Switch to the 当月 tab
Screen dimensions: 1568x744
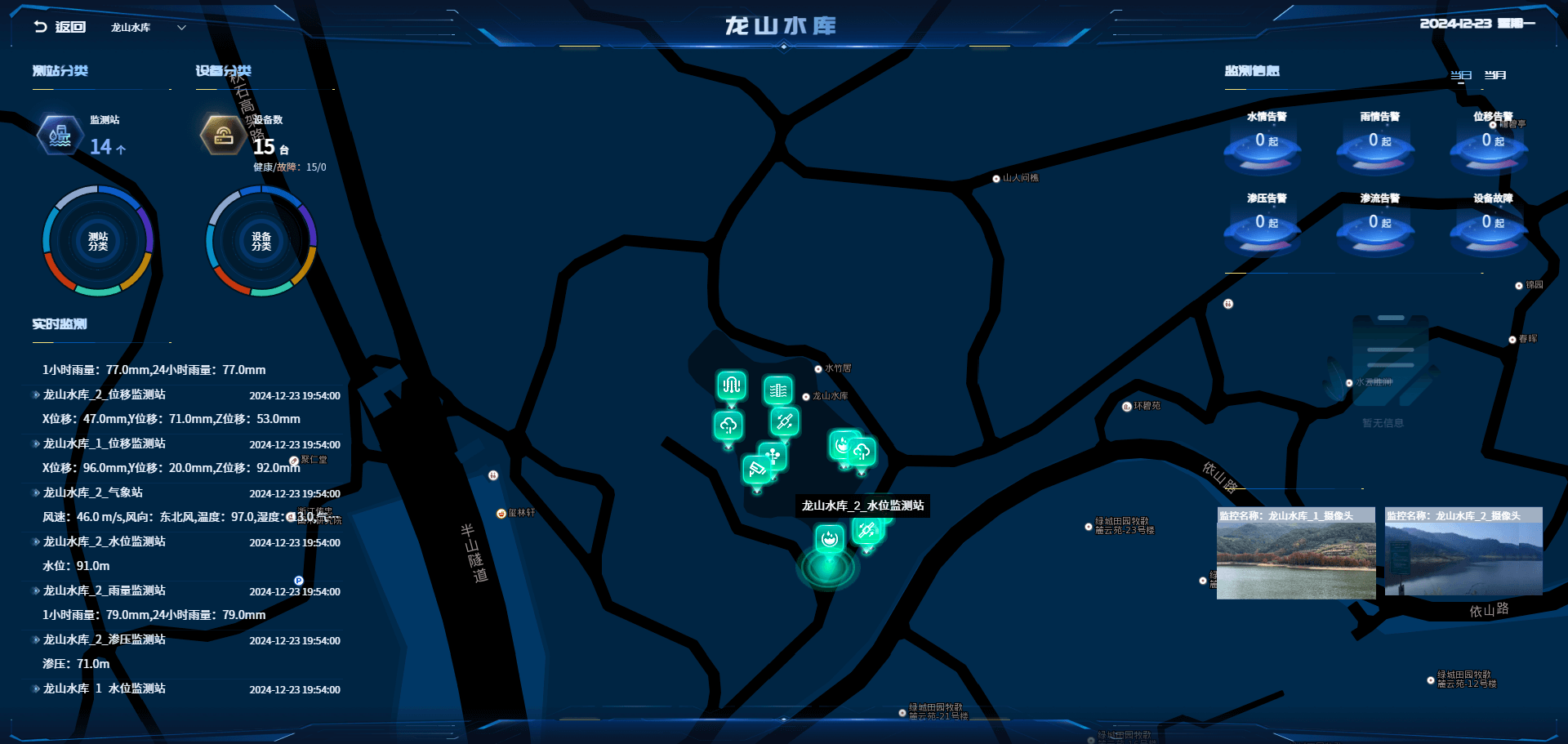coord(1494,75)
